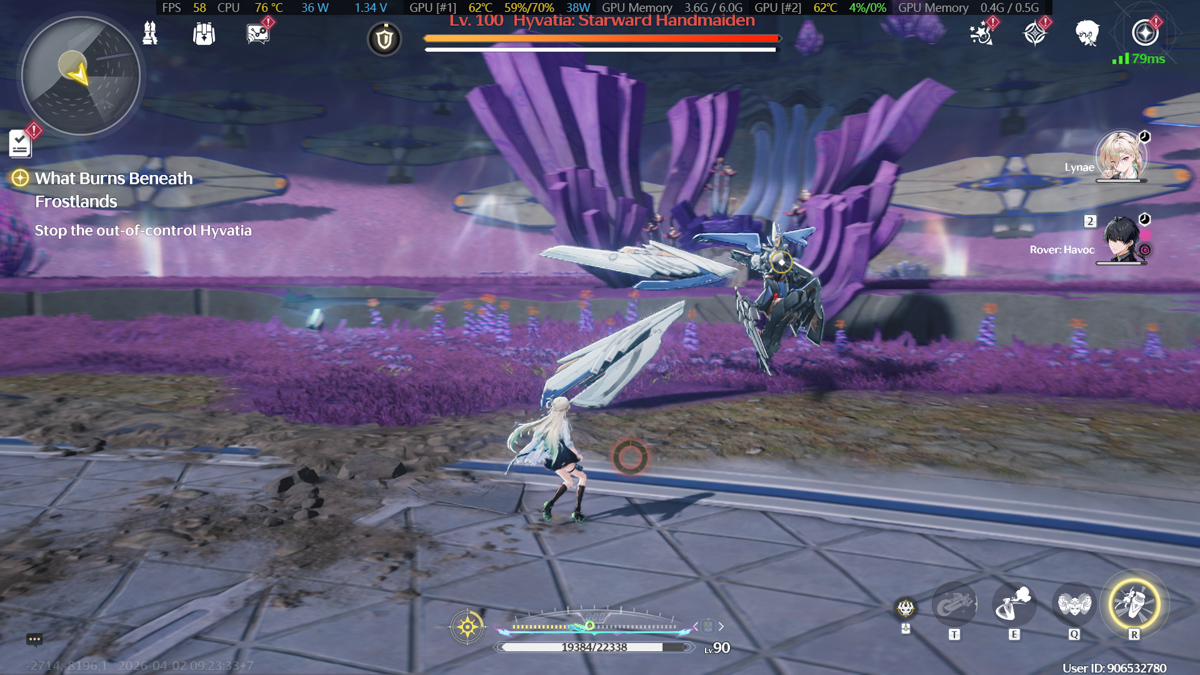The width and height of the screenshot is (1200, 675).
Task: Activate the Resonance Skill labeled E
Action: click(1014, 604)
